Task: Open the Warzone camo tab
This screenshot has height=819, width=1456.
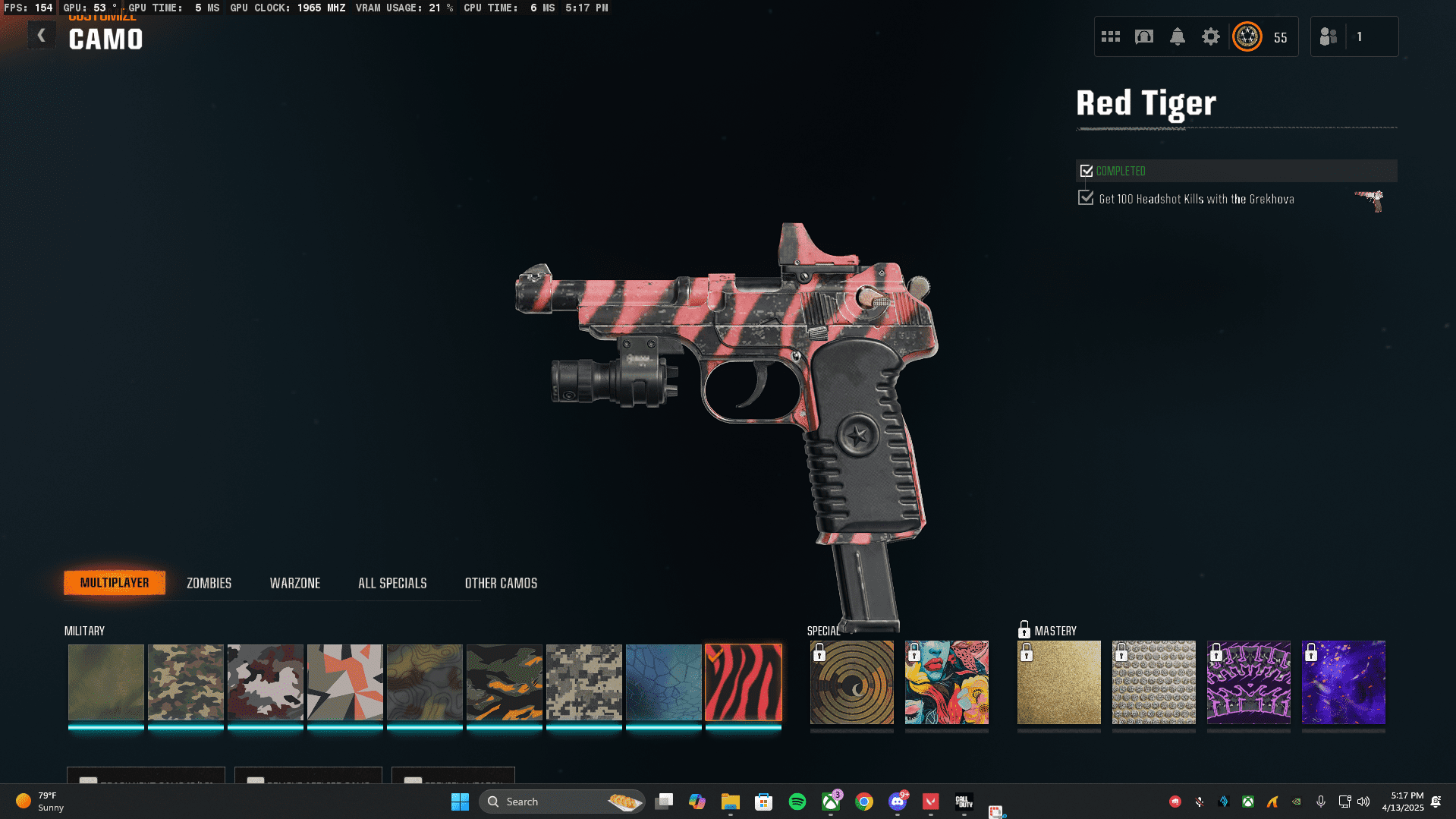Action: 294,583
